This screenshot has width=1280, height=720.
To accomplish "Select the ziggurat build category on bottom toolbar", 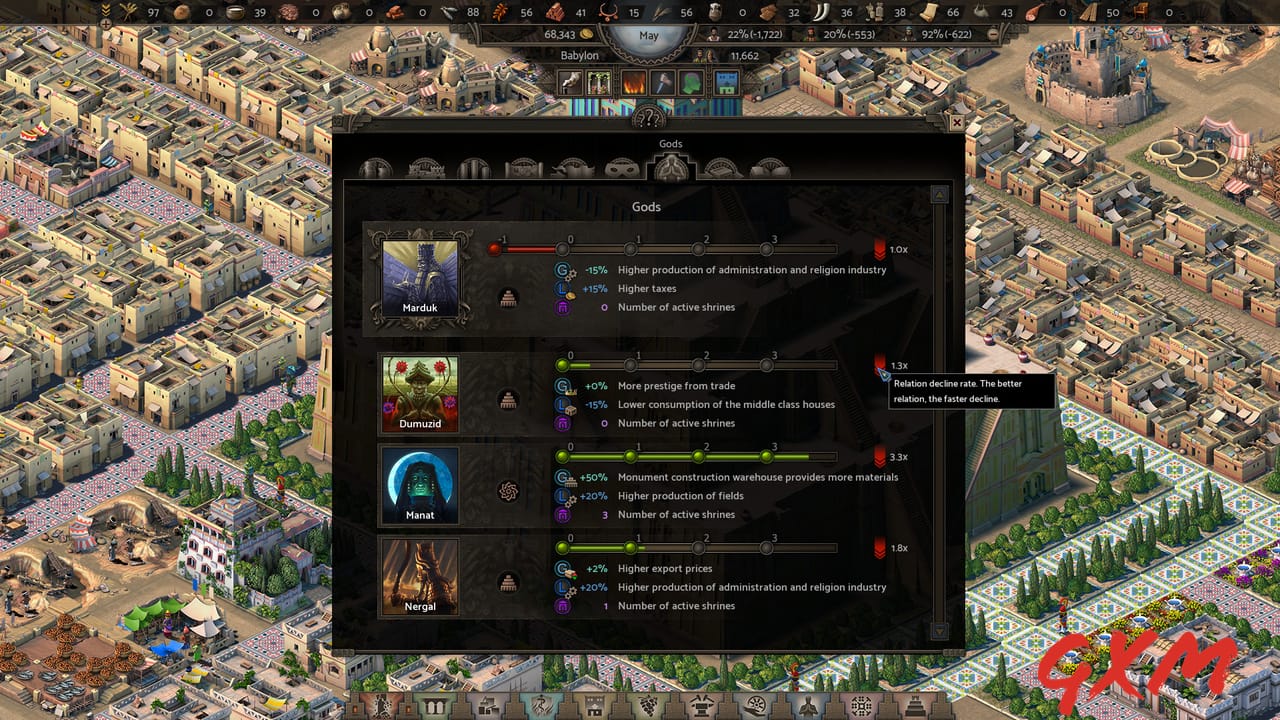I will point(913,706).
